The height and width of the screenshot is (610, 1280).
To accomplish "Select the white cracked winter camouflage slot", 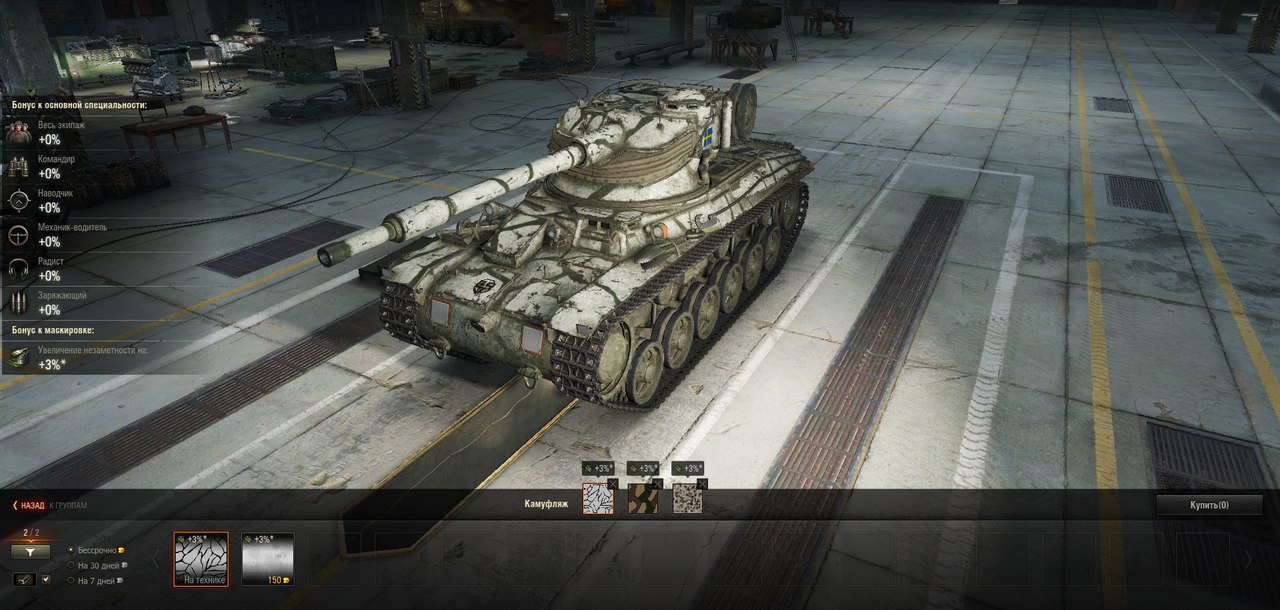I will (598, 499).
